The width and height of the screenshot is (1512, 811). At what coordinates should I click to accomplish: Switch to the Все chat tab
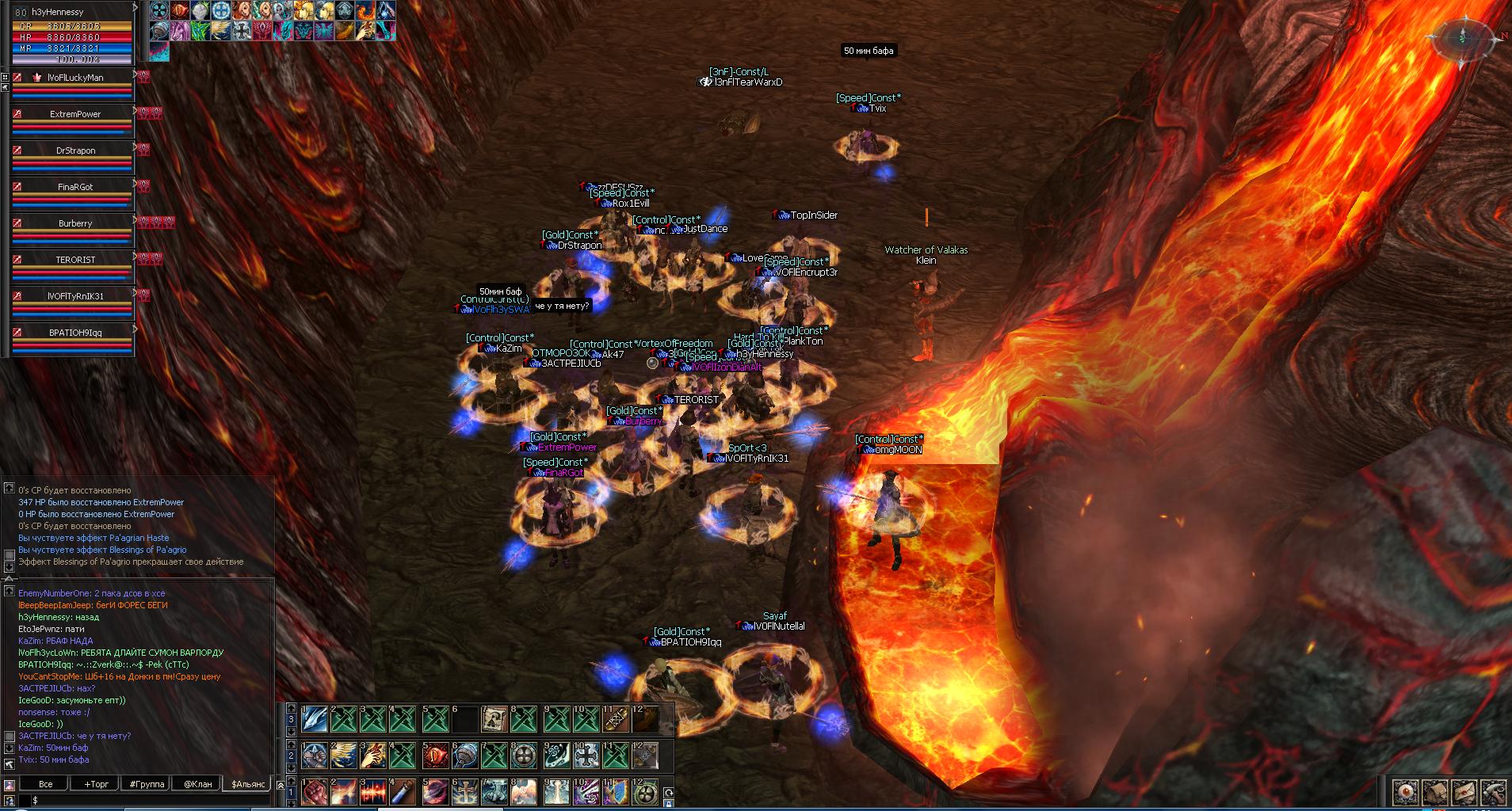pos(46,784)
